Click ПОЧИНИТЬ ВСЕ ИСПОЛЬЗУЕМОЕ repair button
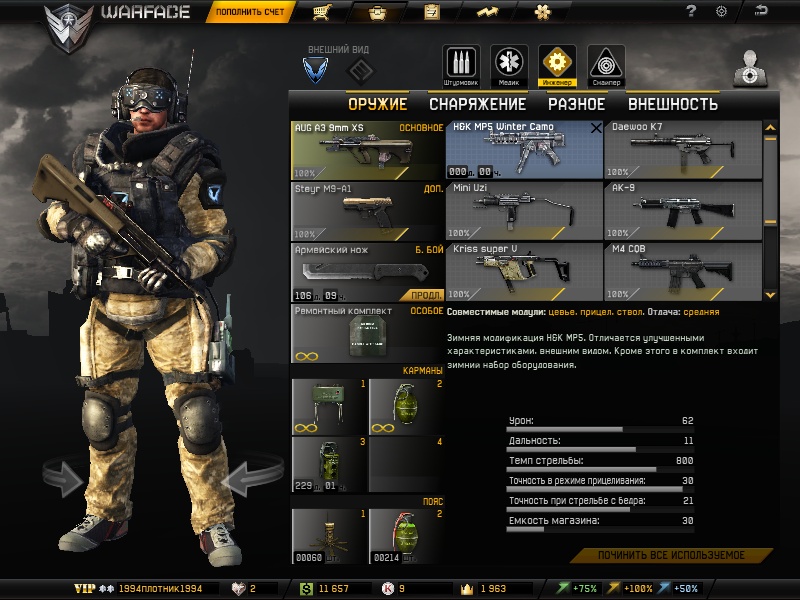The height and width of the screenshot is (600, 800). [671, 555]
